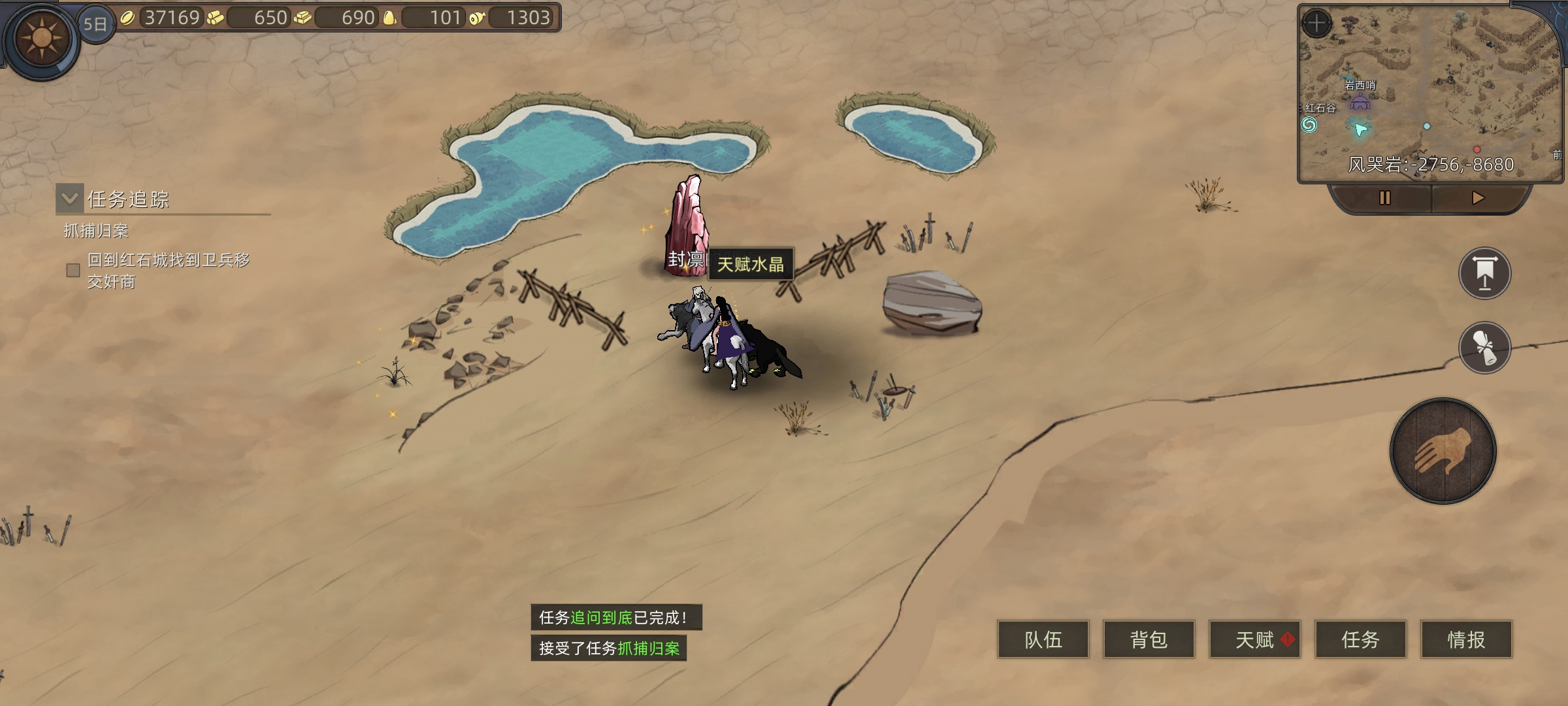Click the 红石谷 swirl marker on minimap
1568x706 pixels.
[1309, 124]
